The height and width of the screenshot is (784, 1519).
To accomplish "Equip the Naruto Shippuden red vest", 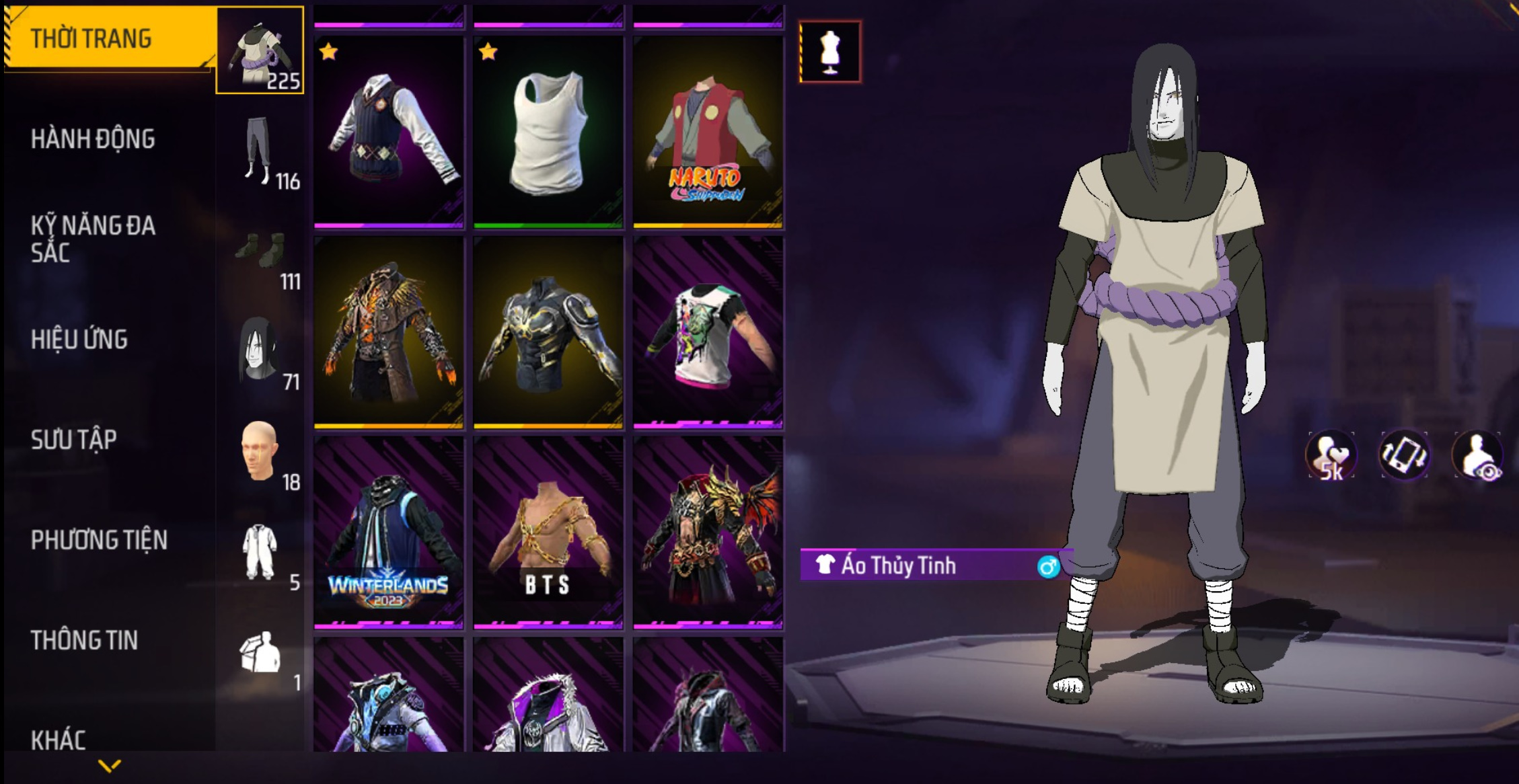I will coord(708,132).
